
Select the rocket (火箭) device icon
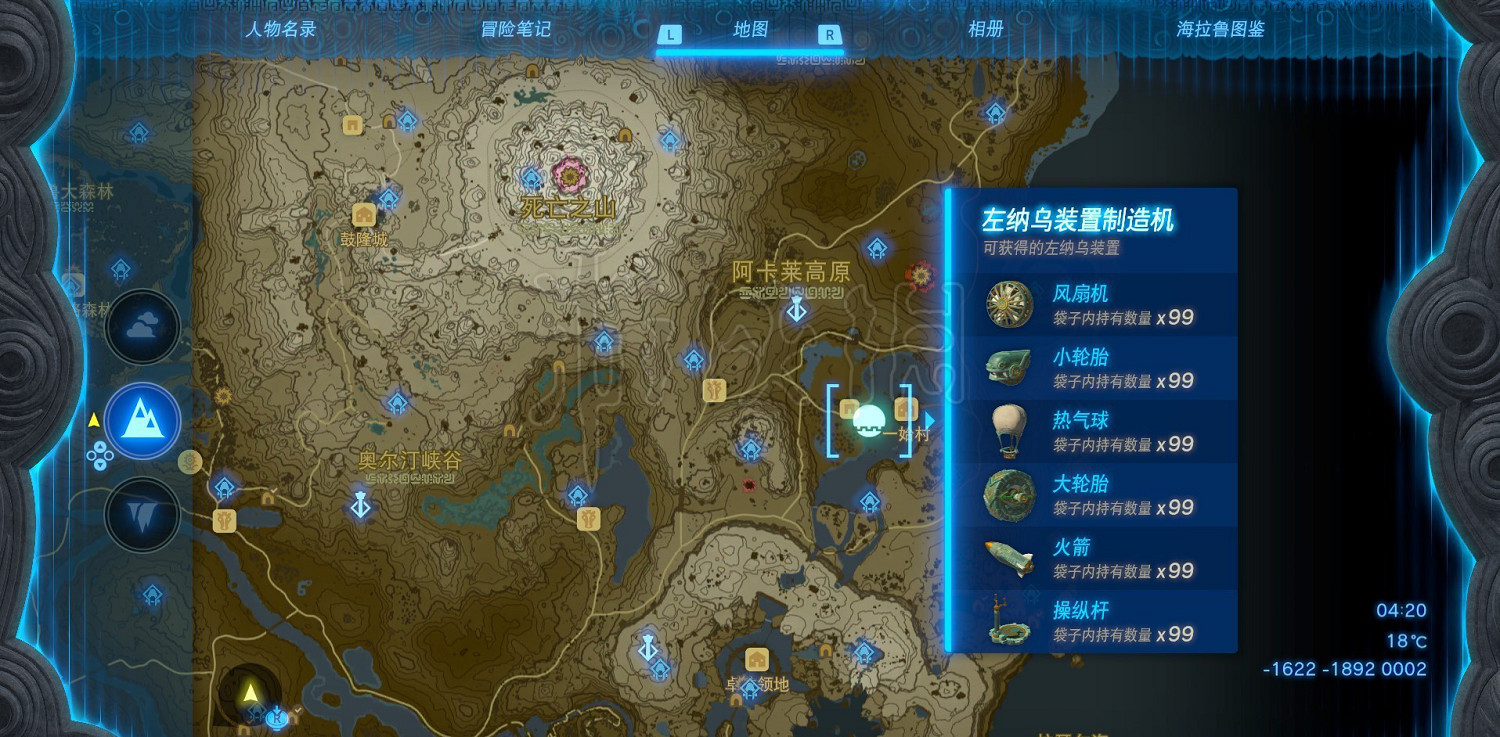[1009, 557]
